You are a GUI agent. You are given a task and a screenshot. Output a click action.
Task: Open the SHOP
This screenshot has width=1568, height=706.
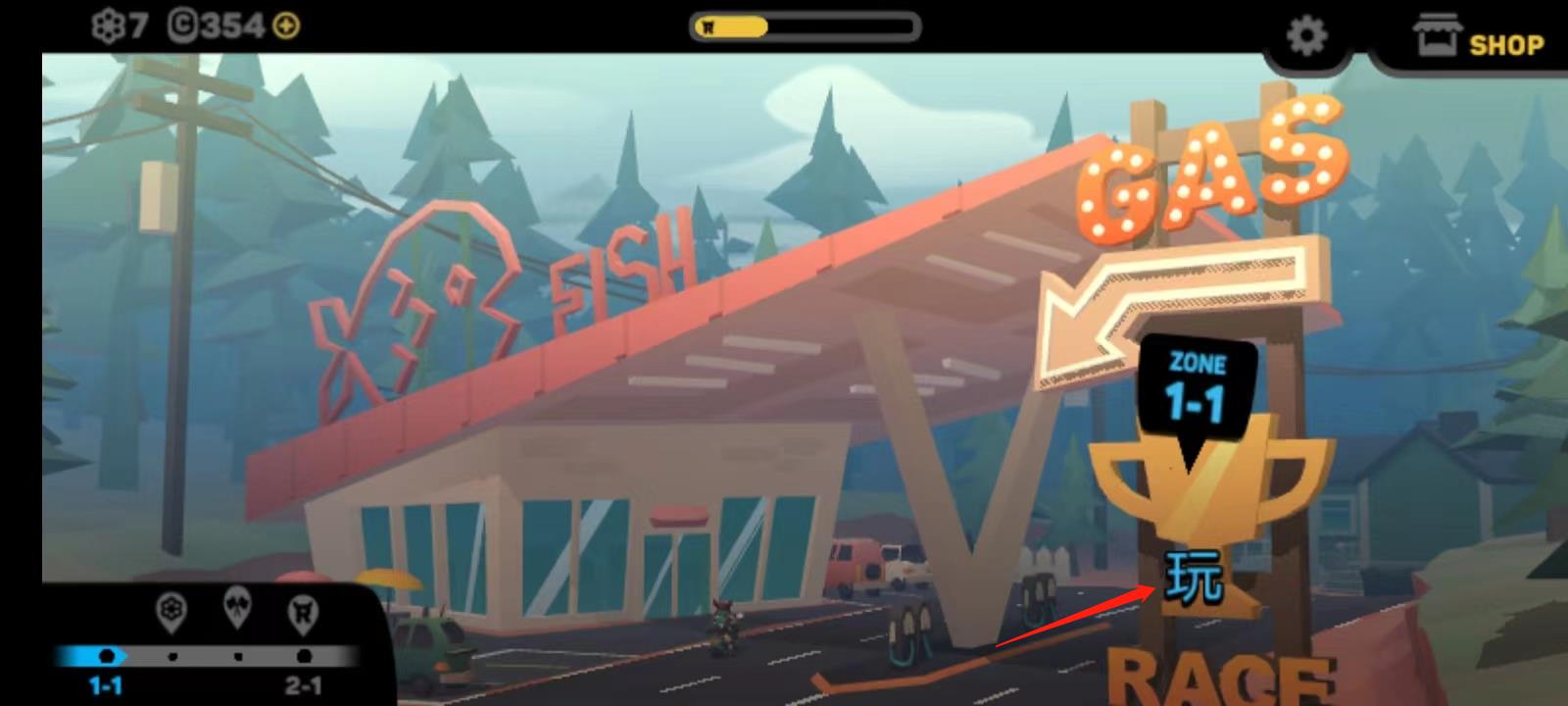1479,39
